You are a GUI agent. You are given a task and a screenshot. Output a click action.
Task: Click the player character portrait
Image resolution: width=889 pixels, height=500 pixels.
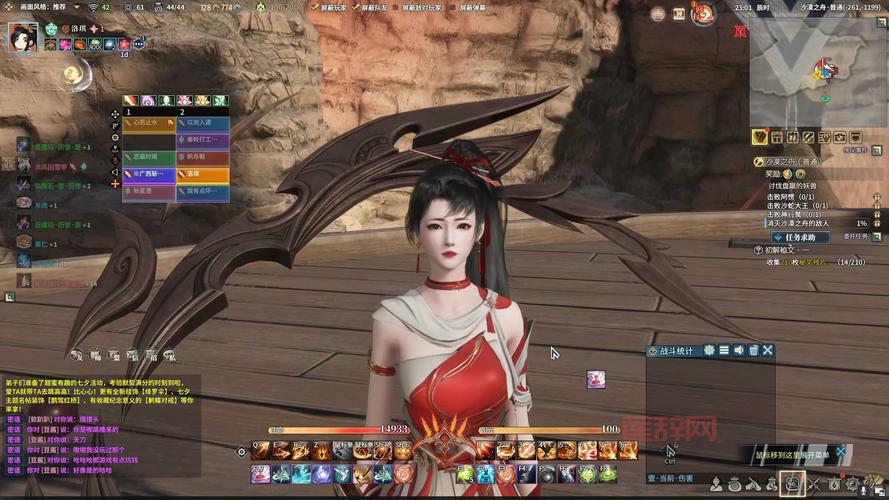tap(23, 36)
